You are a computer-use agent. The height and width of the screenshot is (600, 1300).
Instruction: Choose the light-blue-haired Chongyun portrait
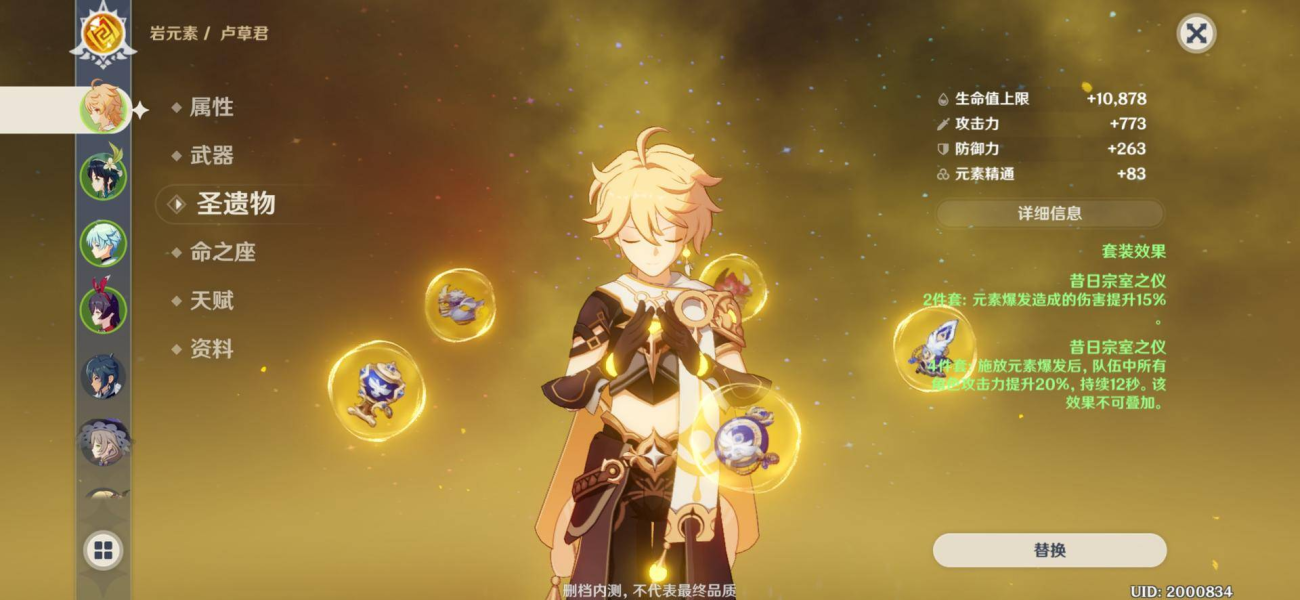[103, 243]
